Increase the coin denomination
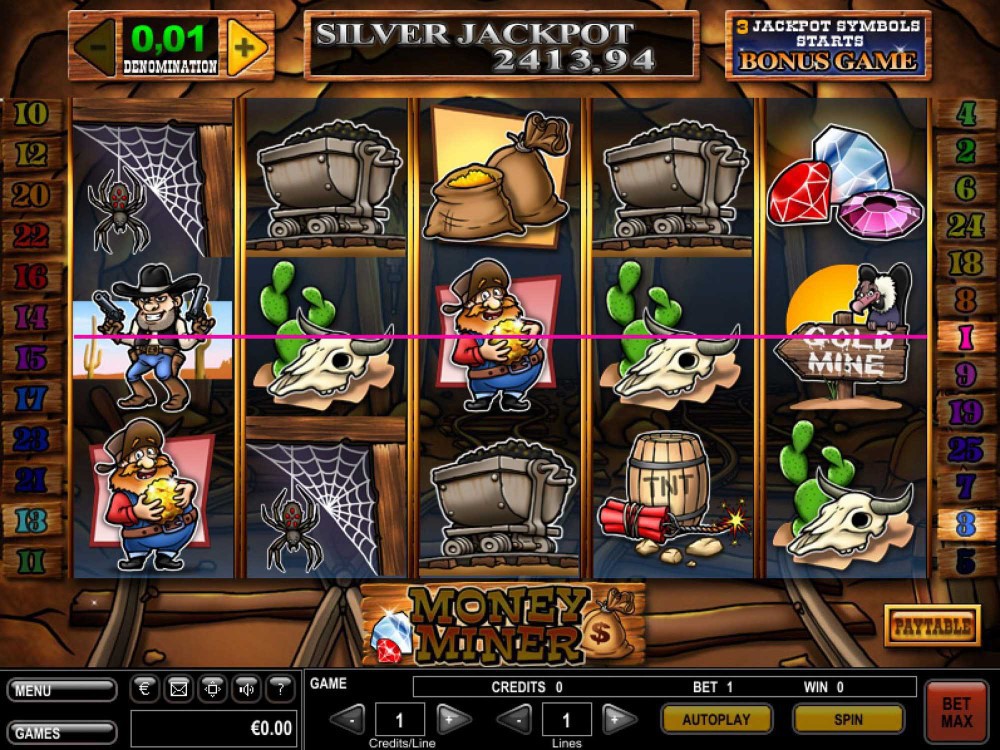1000x750 pixels. (x=246, y=46)
